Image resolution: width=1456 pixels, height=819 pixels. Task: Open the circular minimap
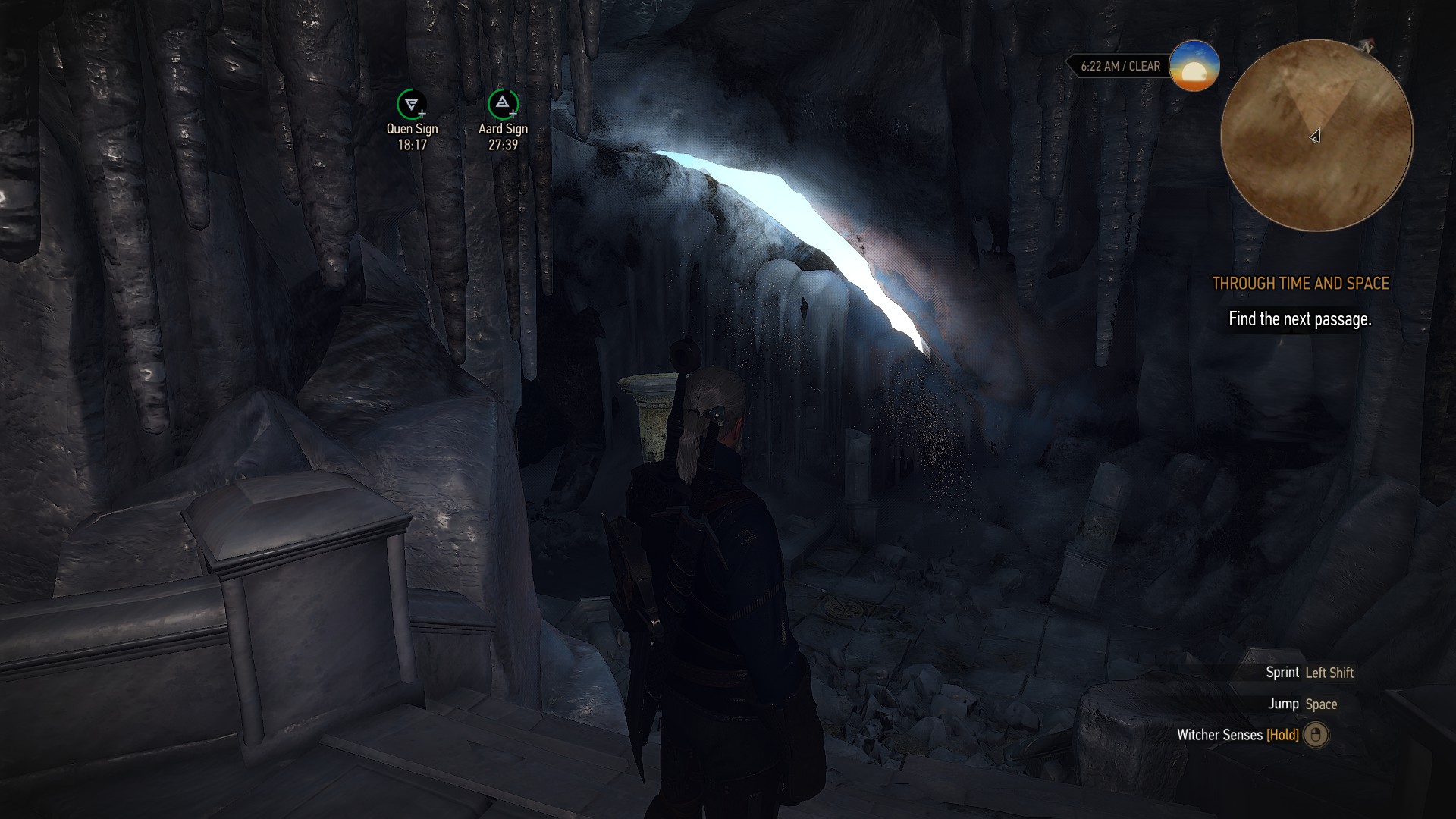(1316, 136)
